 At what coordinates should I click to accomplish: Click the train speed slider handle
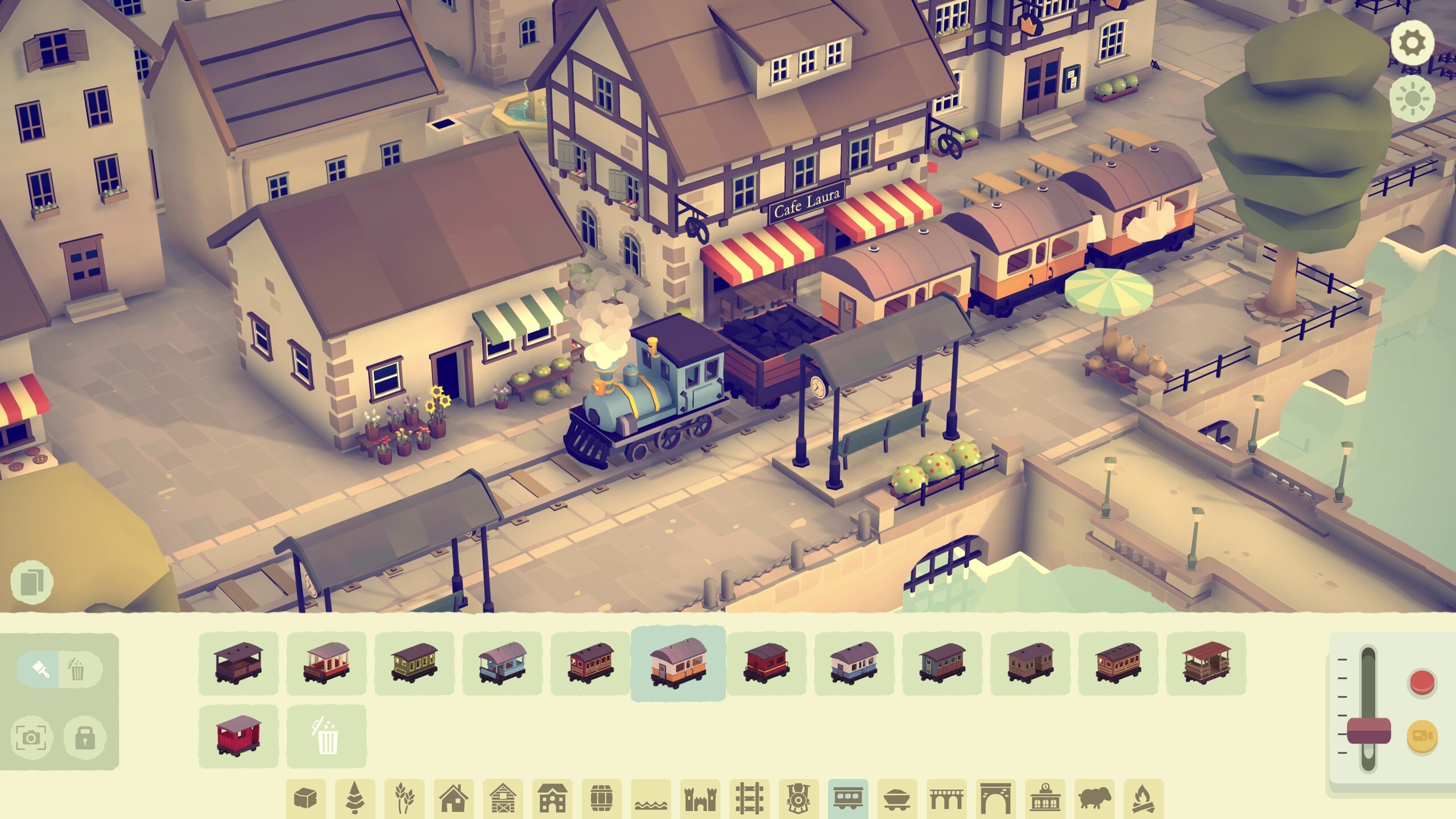pyautogui.click(x=1368, y=730)
